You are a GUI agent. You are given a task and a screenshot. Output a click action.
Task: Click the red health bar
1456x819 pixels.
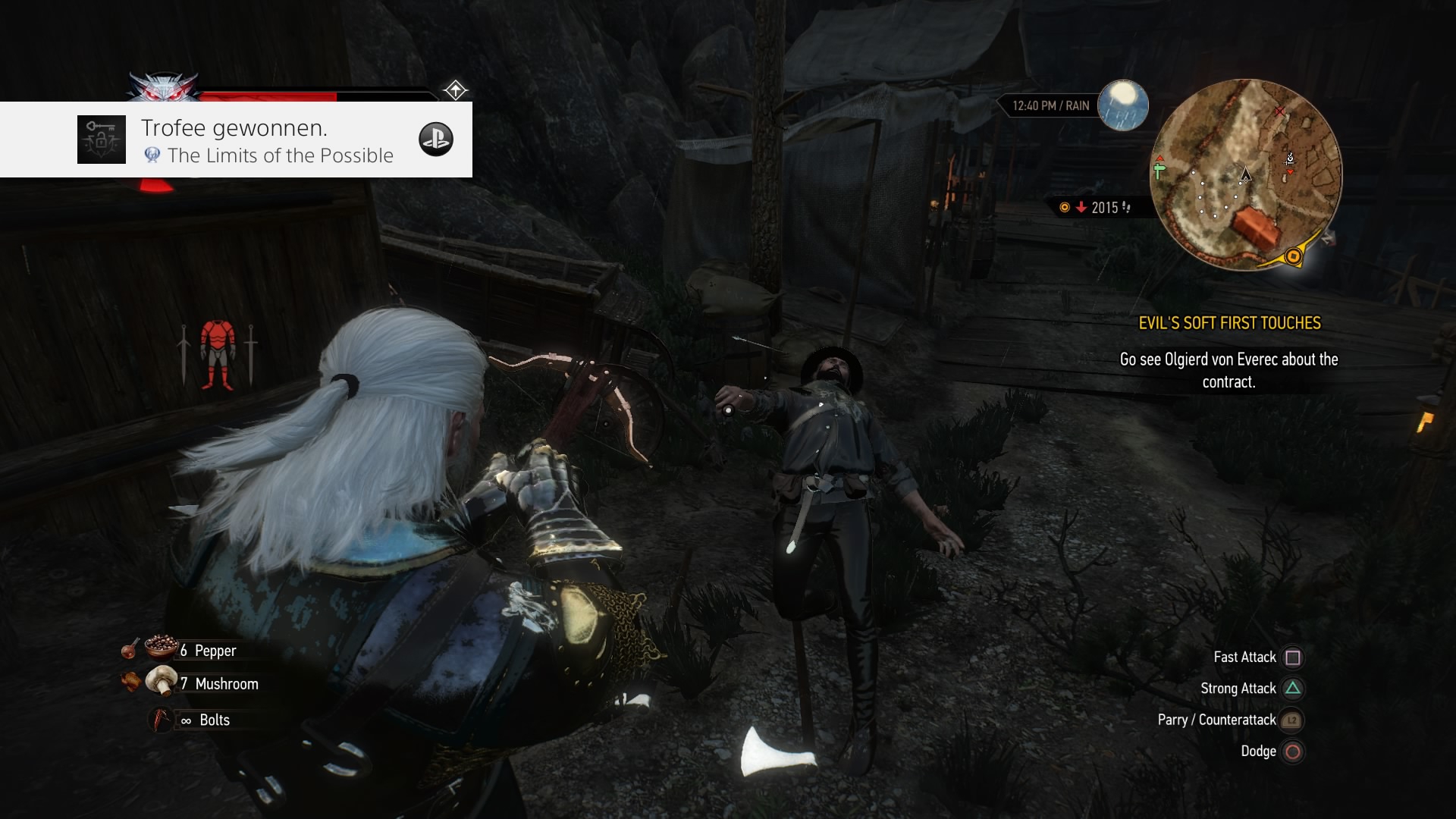click(265, 97)
